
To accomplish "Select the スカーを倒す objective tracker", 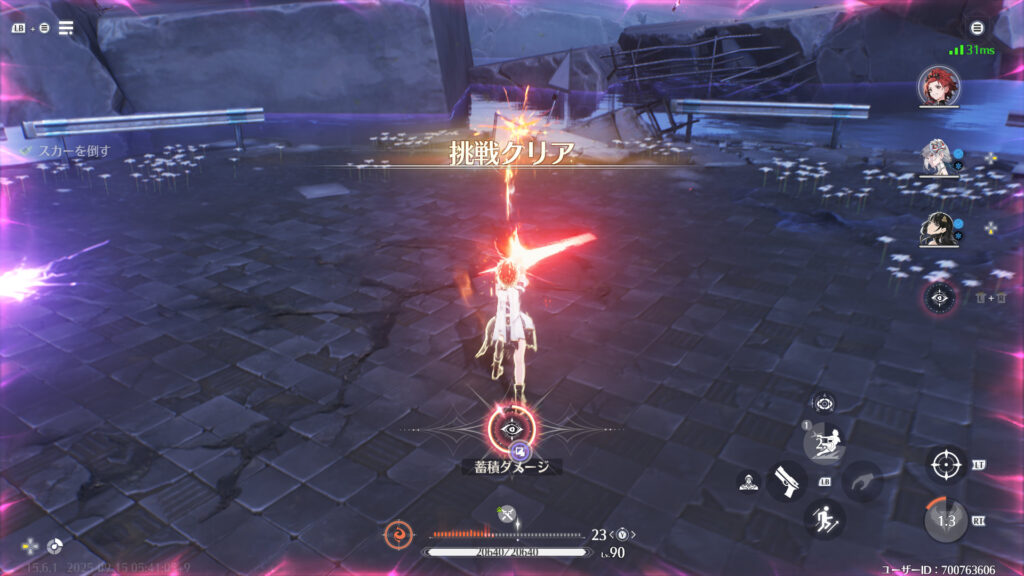I will tap(72, 151).
